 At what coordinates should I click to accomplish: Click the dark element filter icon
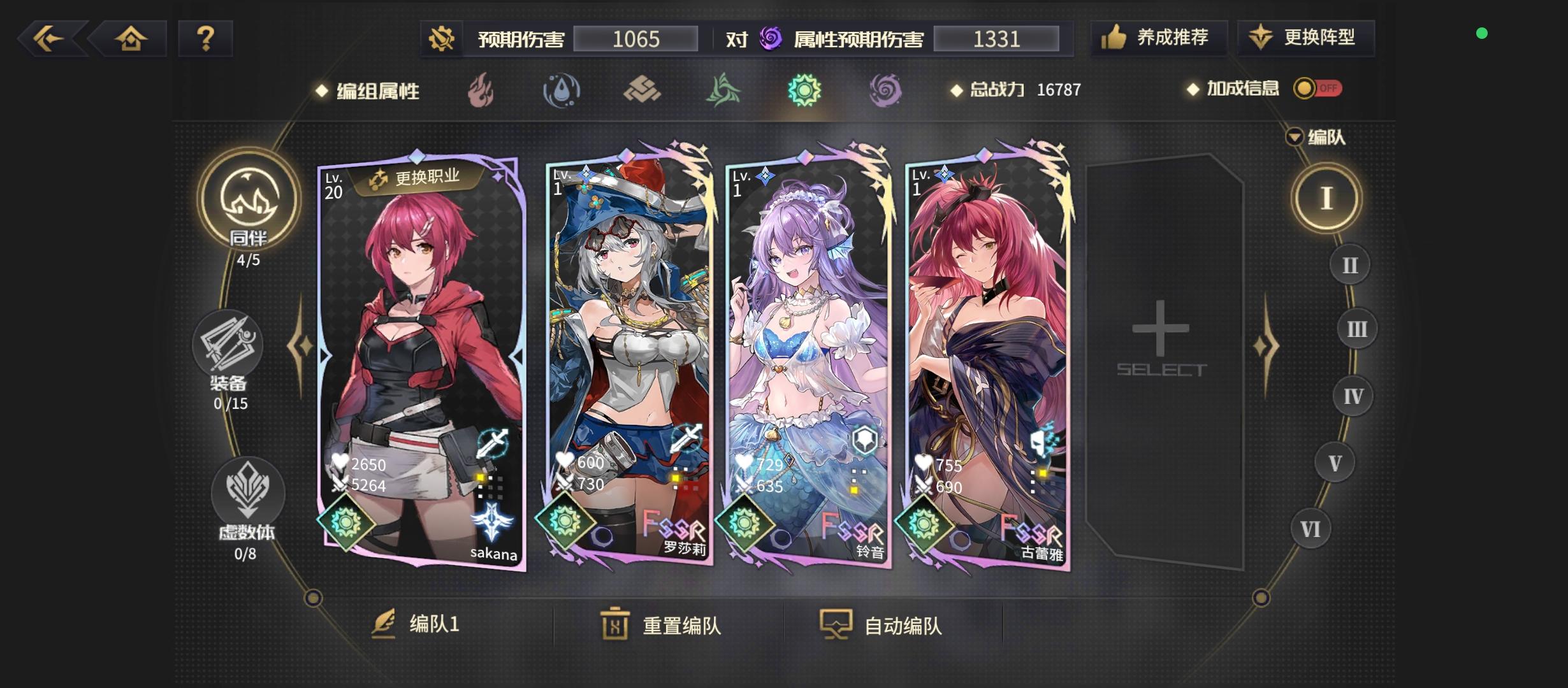(x=886, y=90)
